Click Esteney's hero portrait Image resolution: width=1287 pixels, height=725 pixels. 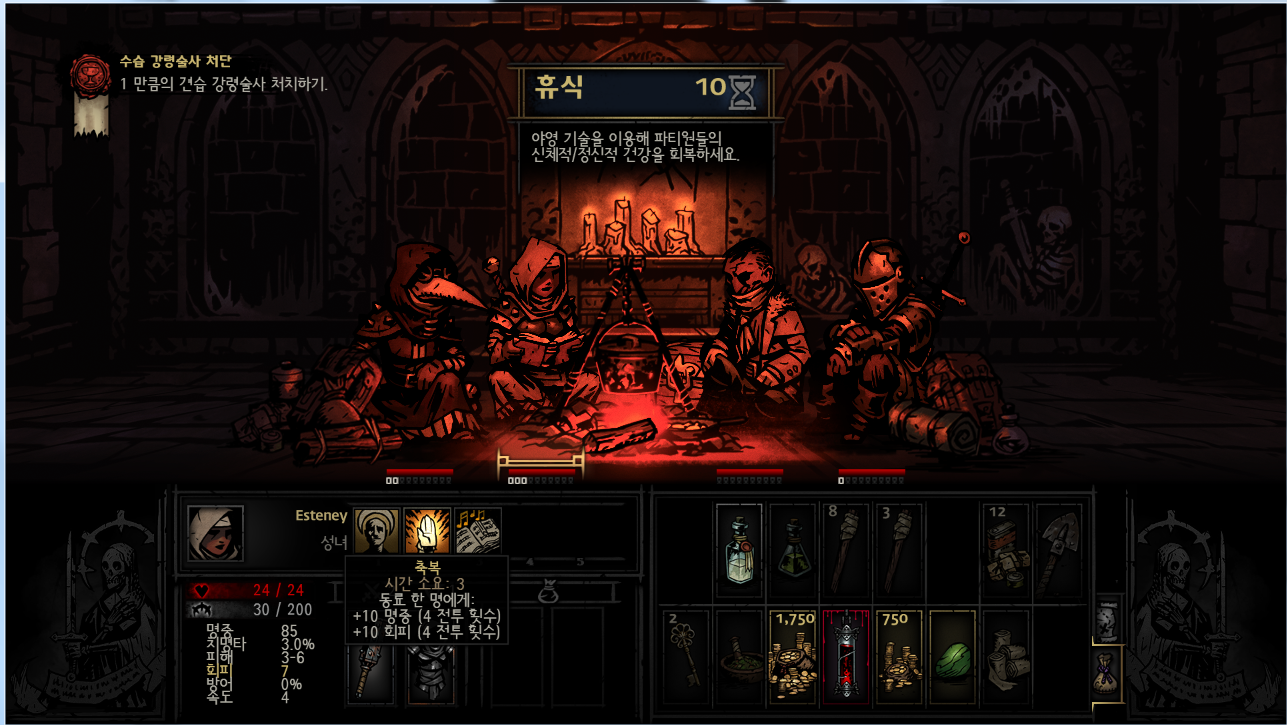[x=215, y=533]
